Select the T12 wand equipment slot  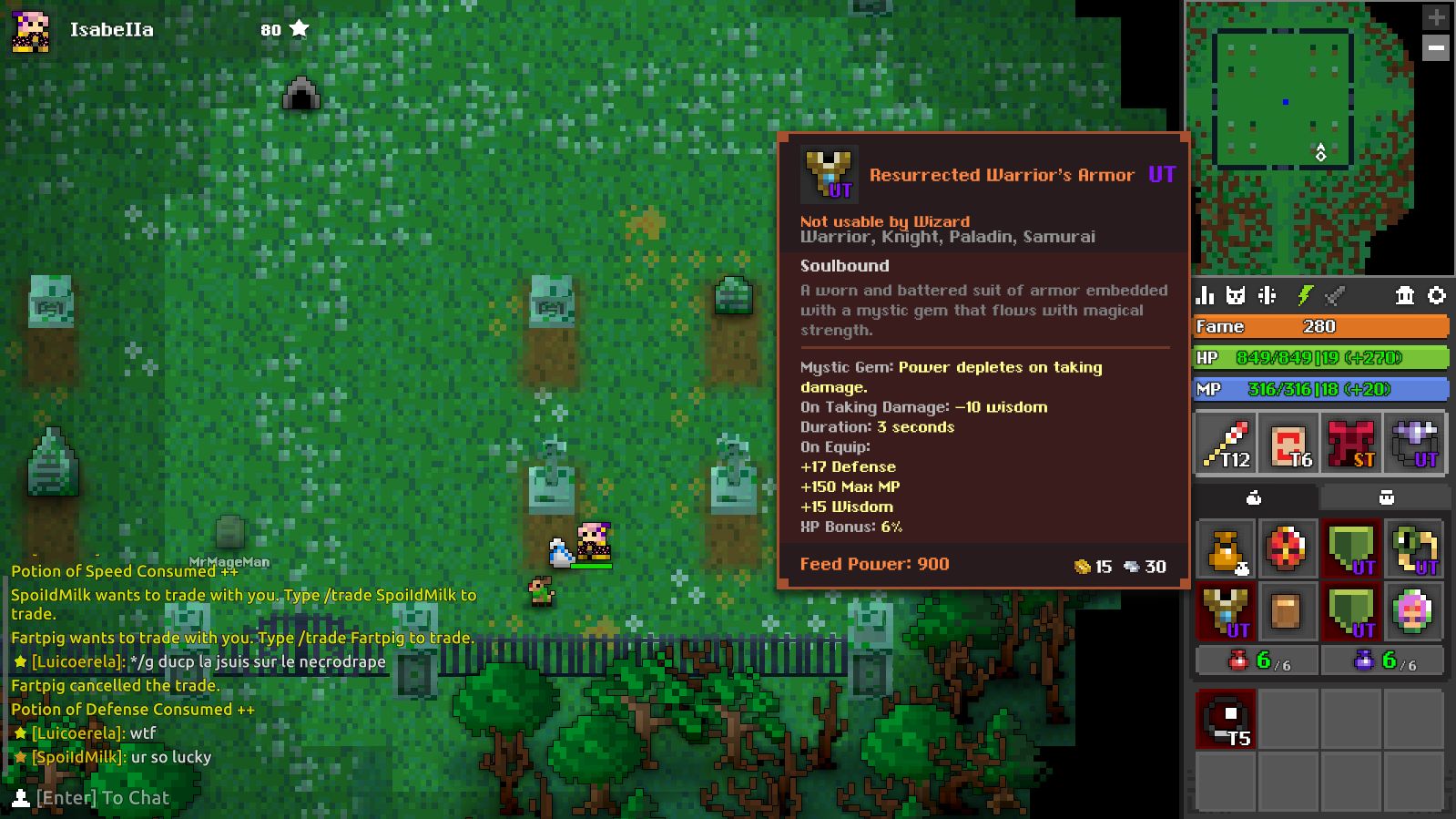click(x=1223, y=443)
